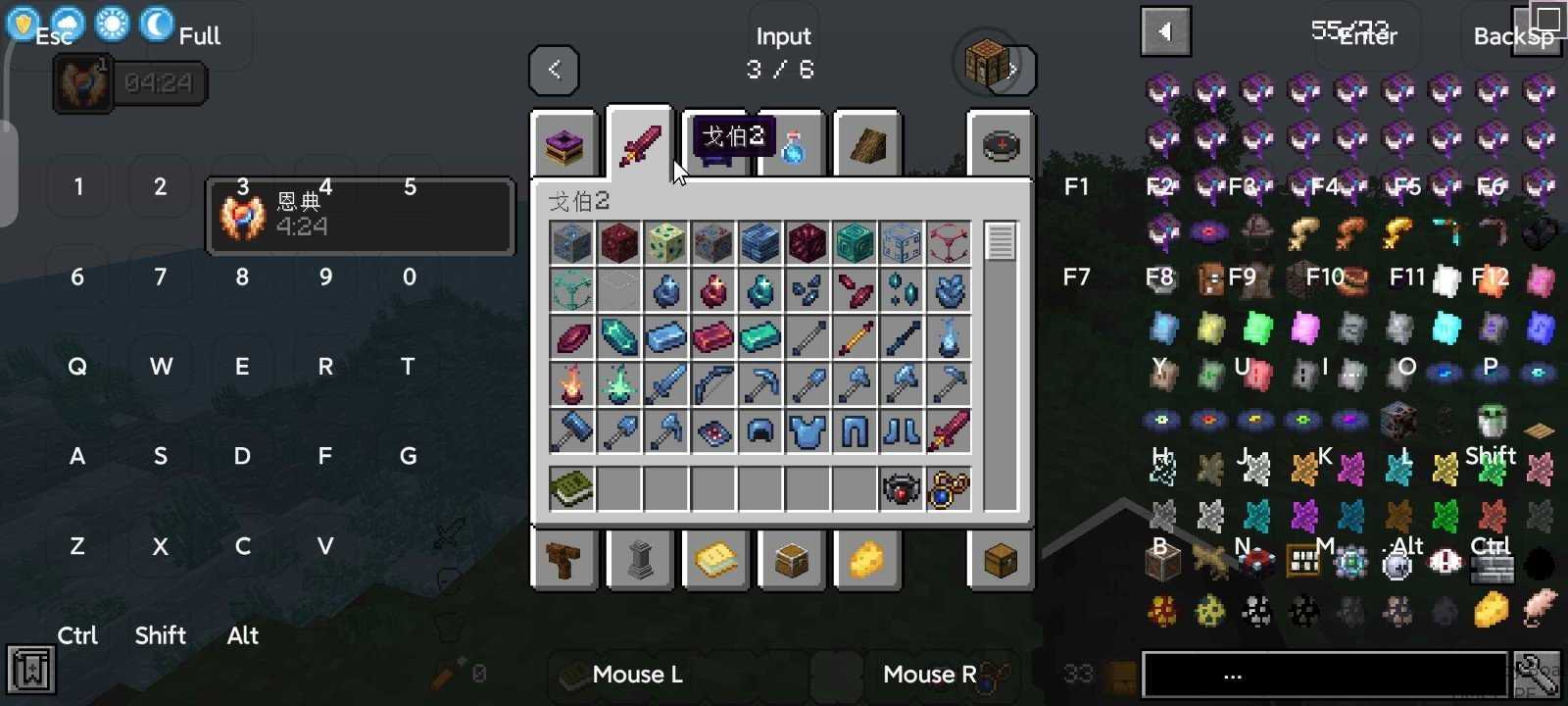Go to the previous page with the left arrow
Image resolution: width=1568 pixels, height=706 pixels.
554,70
